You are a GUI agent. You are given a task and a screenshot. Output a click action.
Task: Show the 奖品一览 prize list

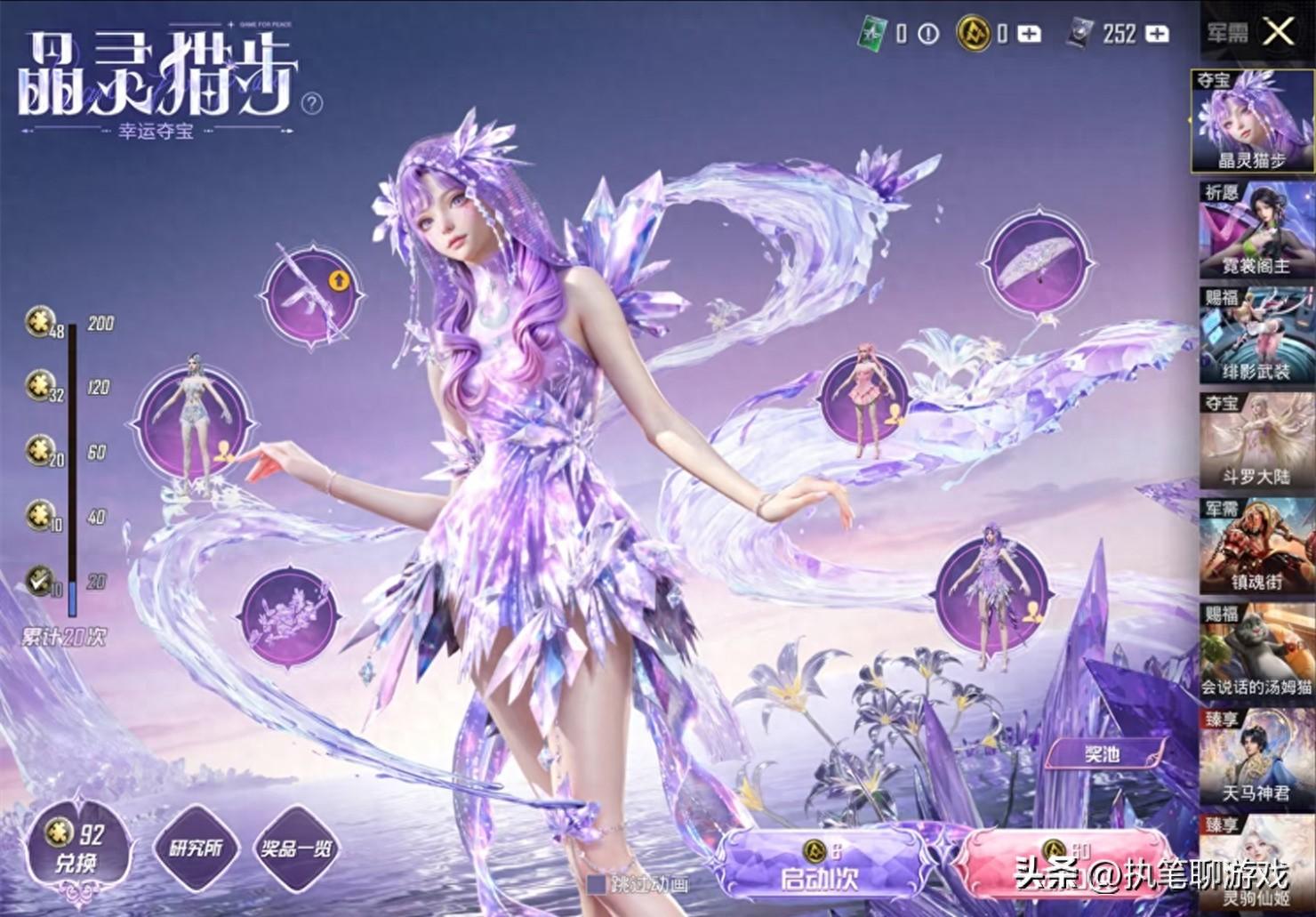[x=295, y=848]
